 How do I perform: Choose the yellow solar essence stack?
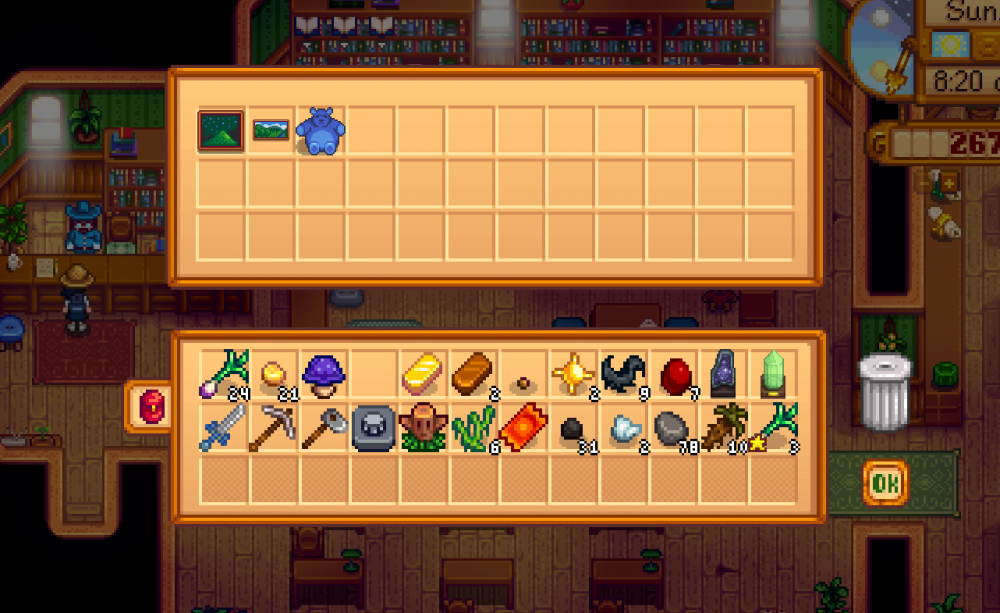coord(574,374)
